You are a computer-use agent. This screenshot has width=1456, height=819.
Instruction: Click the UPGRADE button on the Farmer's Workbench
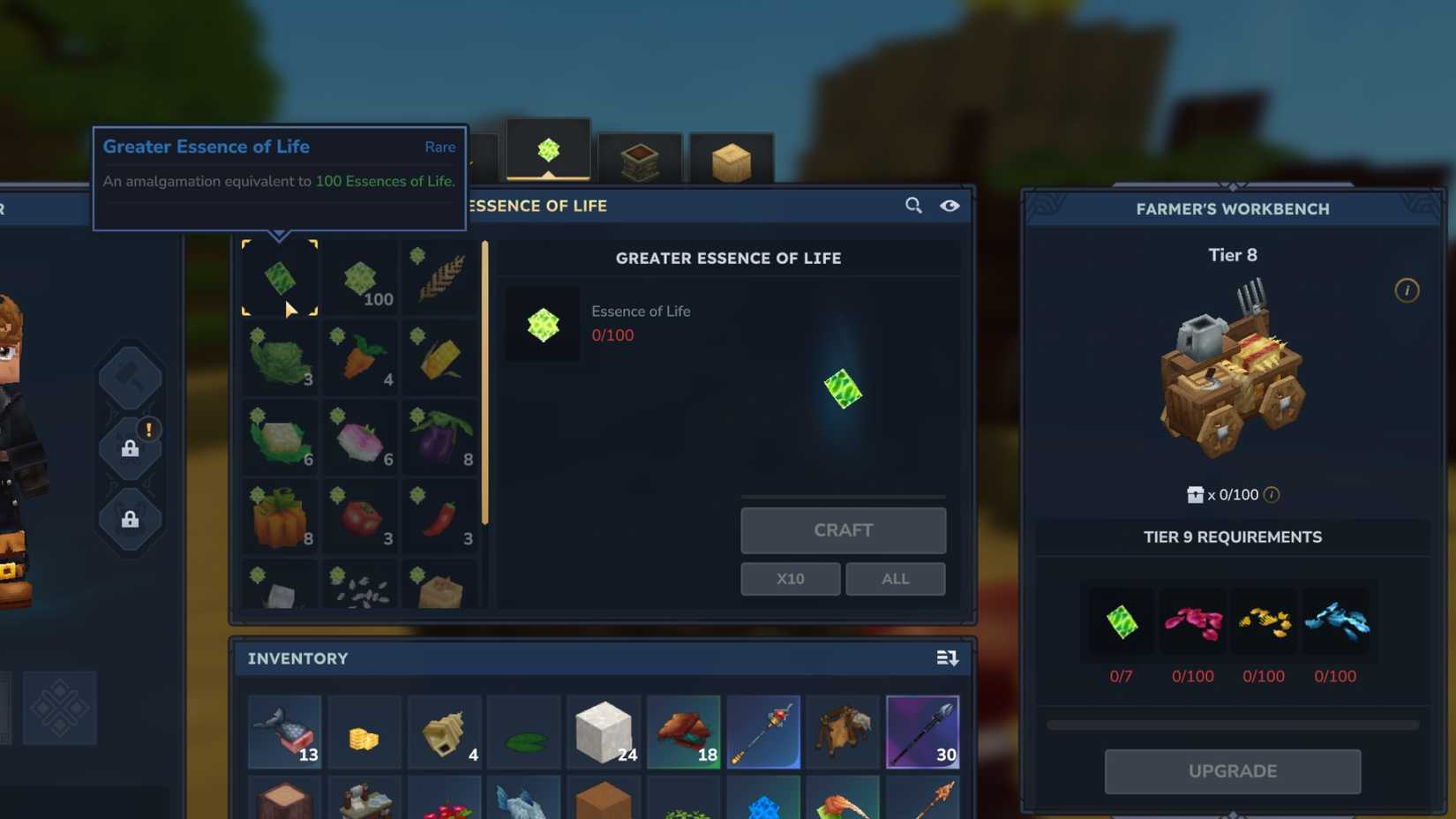coord(1232,770)
